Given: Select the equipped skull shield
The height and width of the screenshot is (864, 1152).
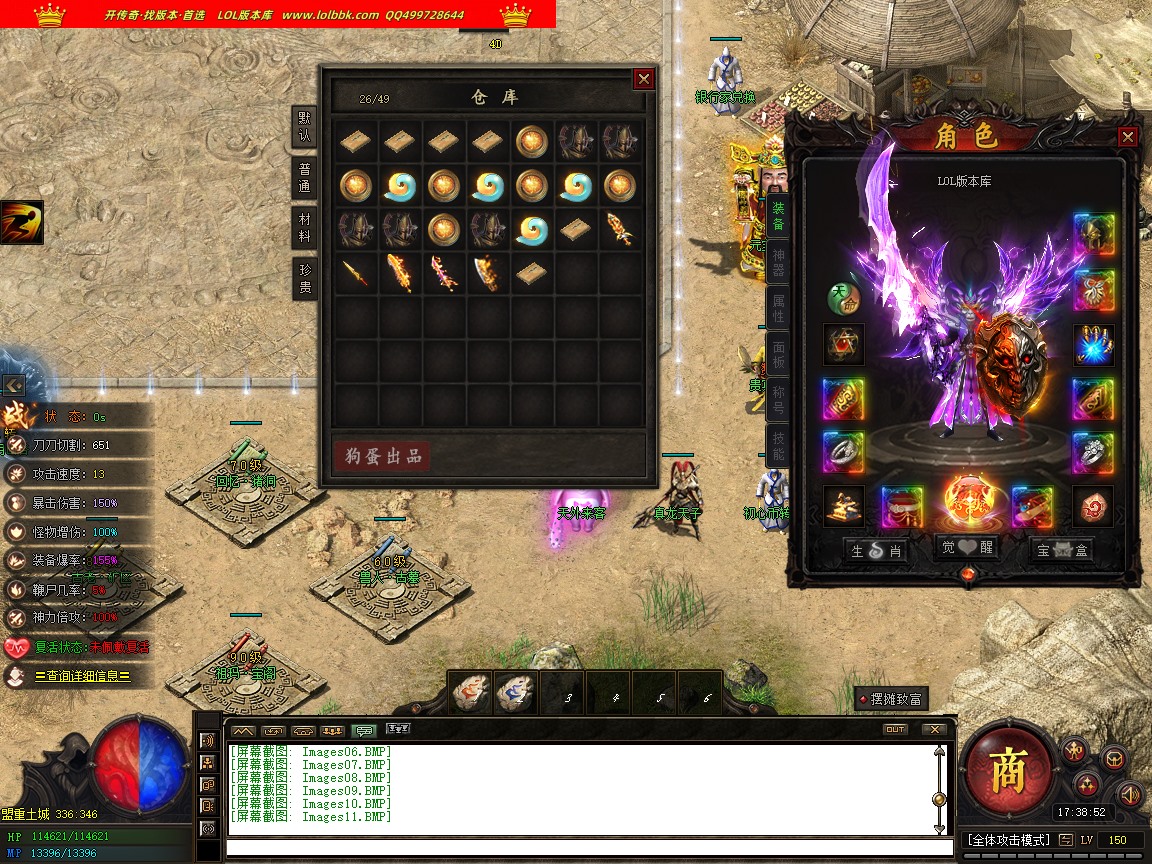Looking at the screenshot, I should pos(1012,358).
